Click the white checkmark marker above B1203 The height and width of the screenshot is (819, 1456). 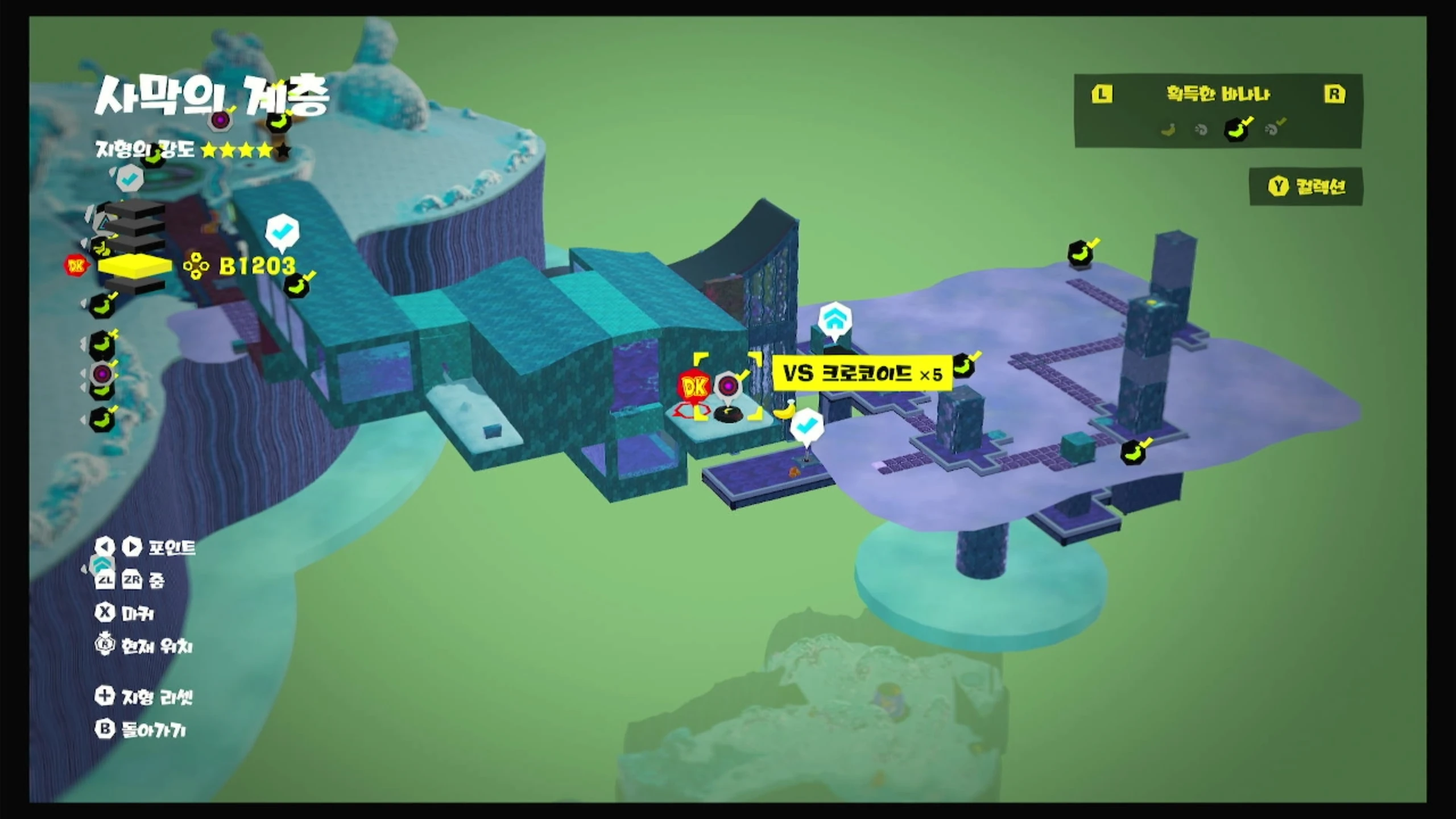coord(282,231)
